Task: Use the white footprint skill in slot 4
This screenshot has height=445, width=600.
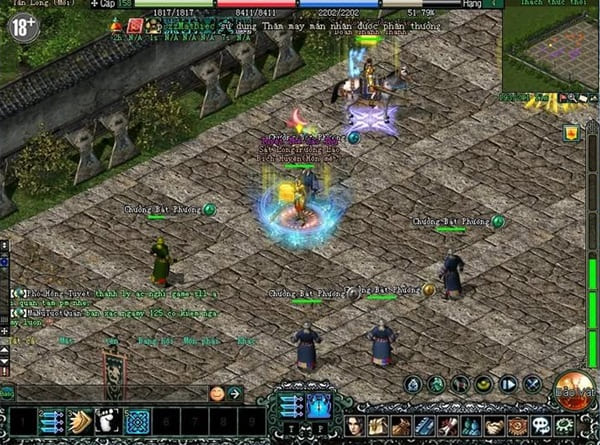Action: pyautogui.click(x=108, y=422)
